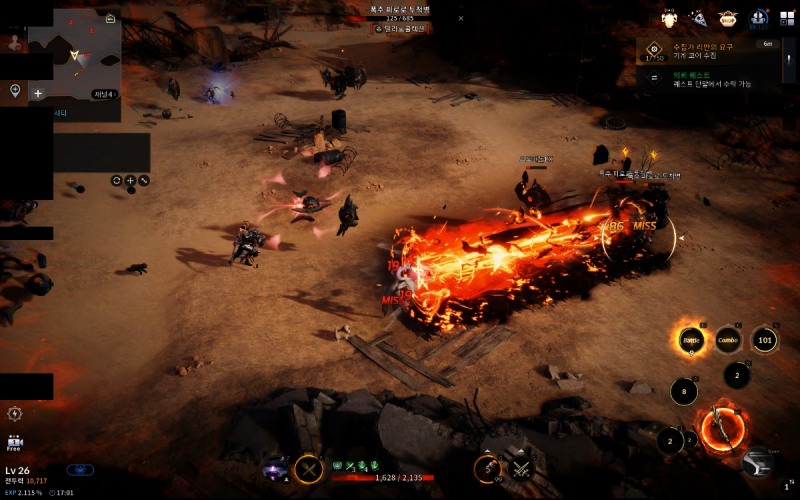Activate the dash skill icon

coord(758,461)
